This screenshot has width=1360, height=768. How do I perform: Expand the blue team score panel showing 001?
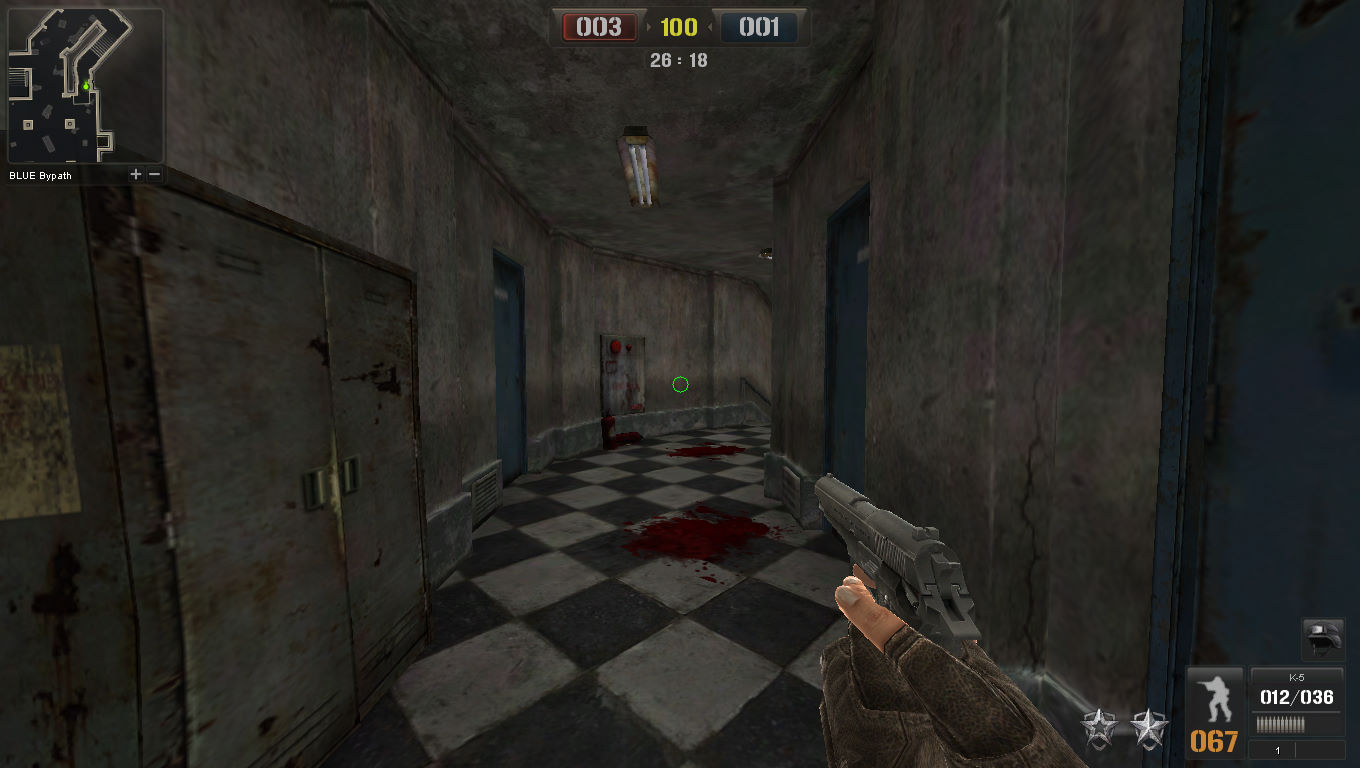(761, 28)
